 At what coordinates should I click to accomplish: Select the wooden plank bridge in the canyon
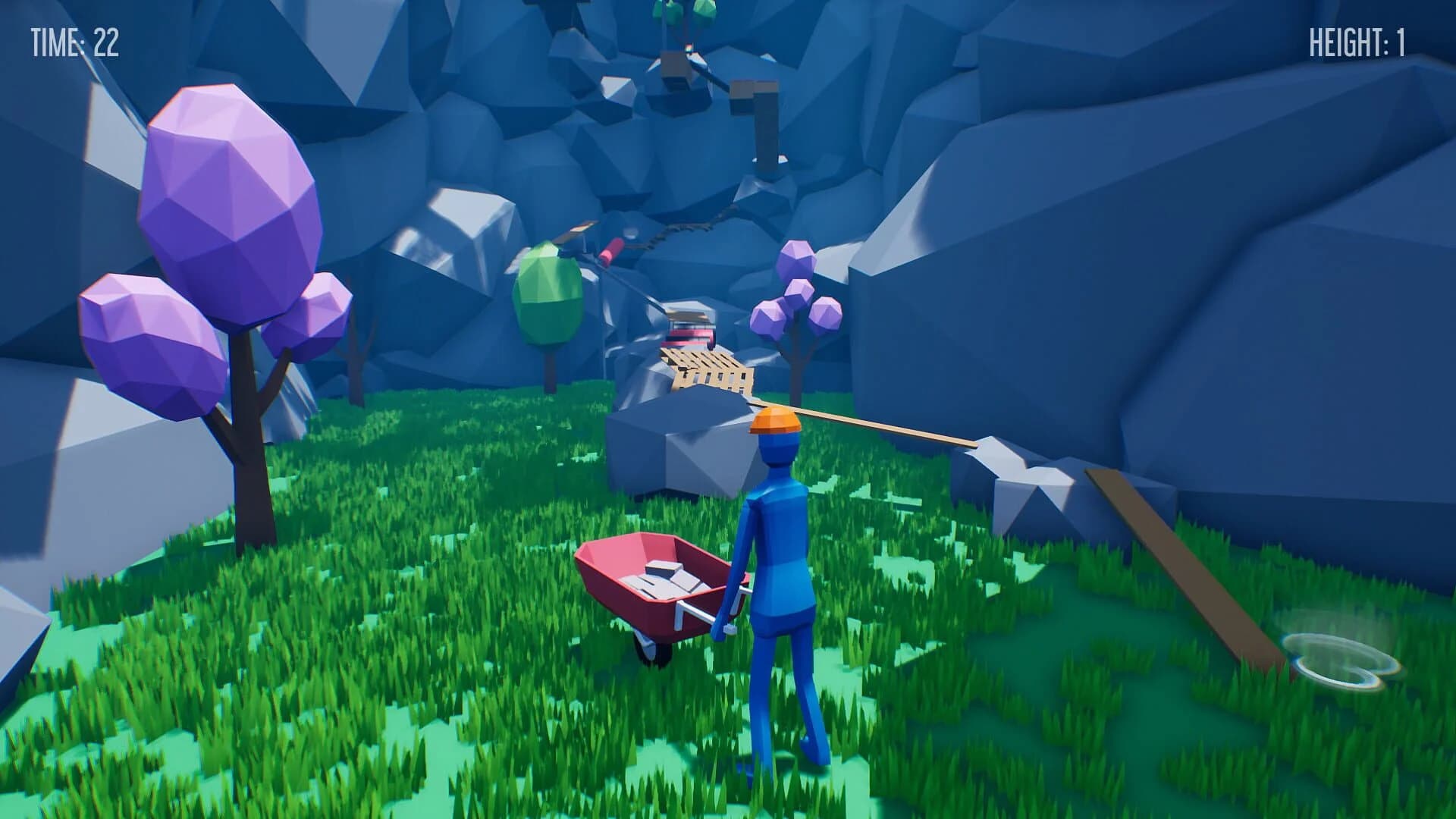coord(705,364)
